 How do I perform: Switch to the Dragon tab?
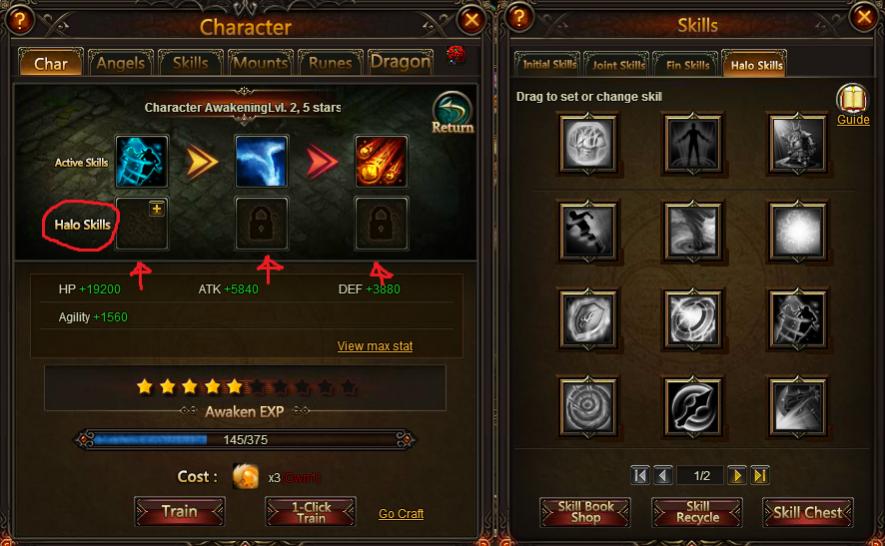tap(400, 62)
